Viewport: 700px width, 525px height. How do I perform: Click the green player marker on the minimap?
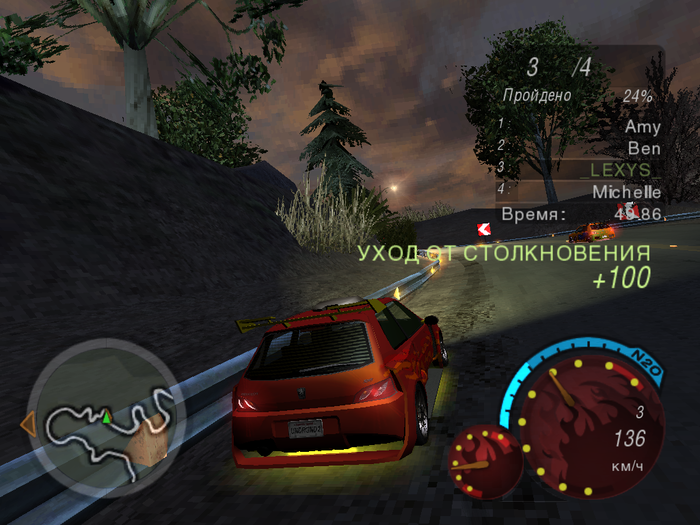pos(105,414)
